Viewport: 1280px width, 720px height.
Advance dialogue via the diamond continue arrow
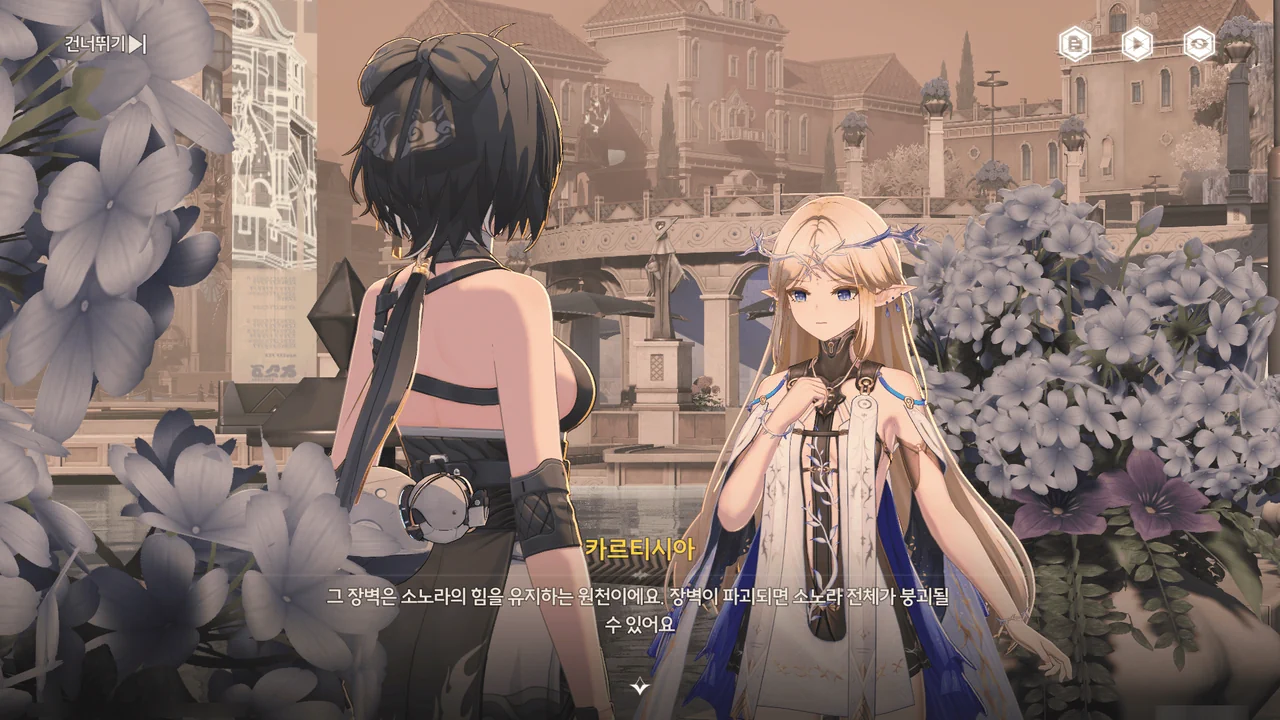tap(640, 686)
